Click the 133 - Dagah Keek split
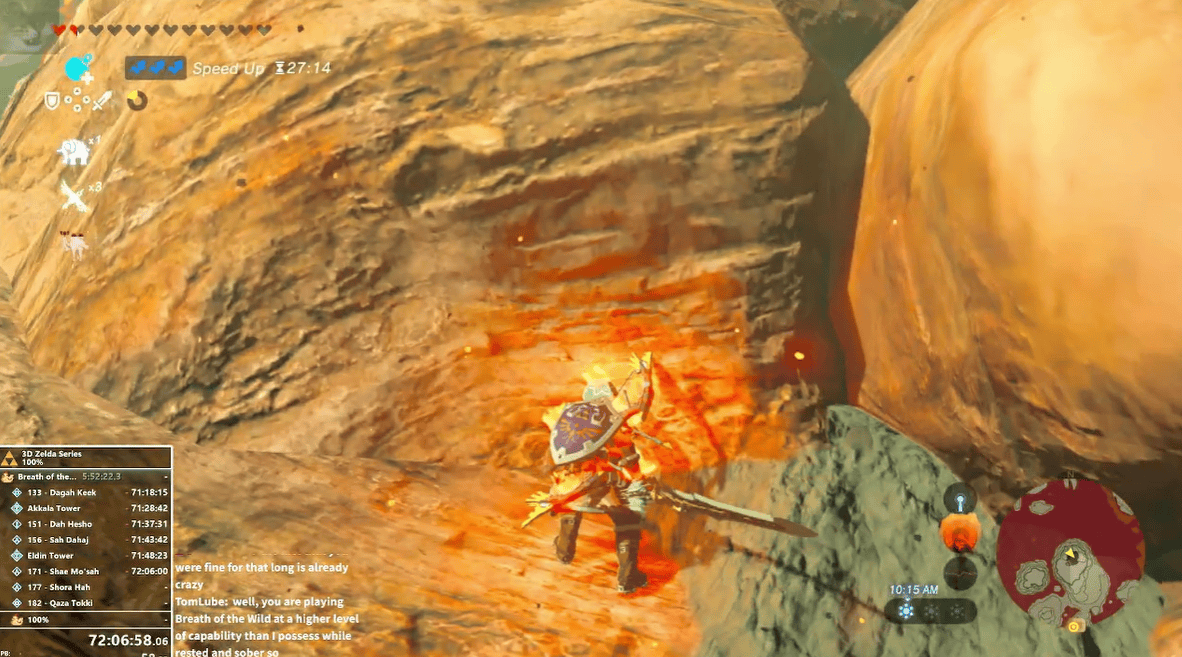 click(87, 492)
